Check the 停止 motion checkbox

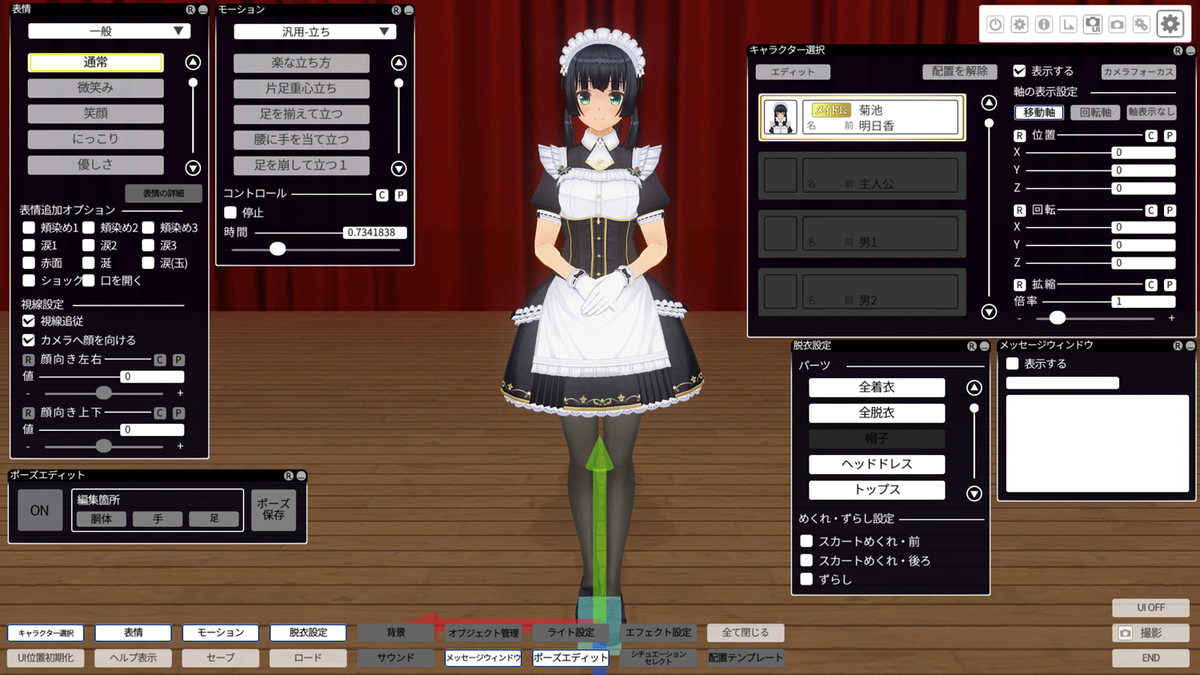pos(230,212)
